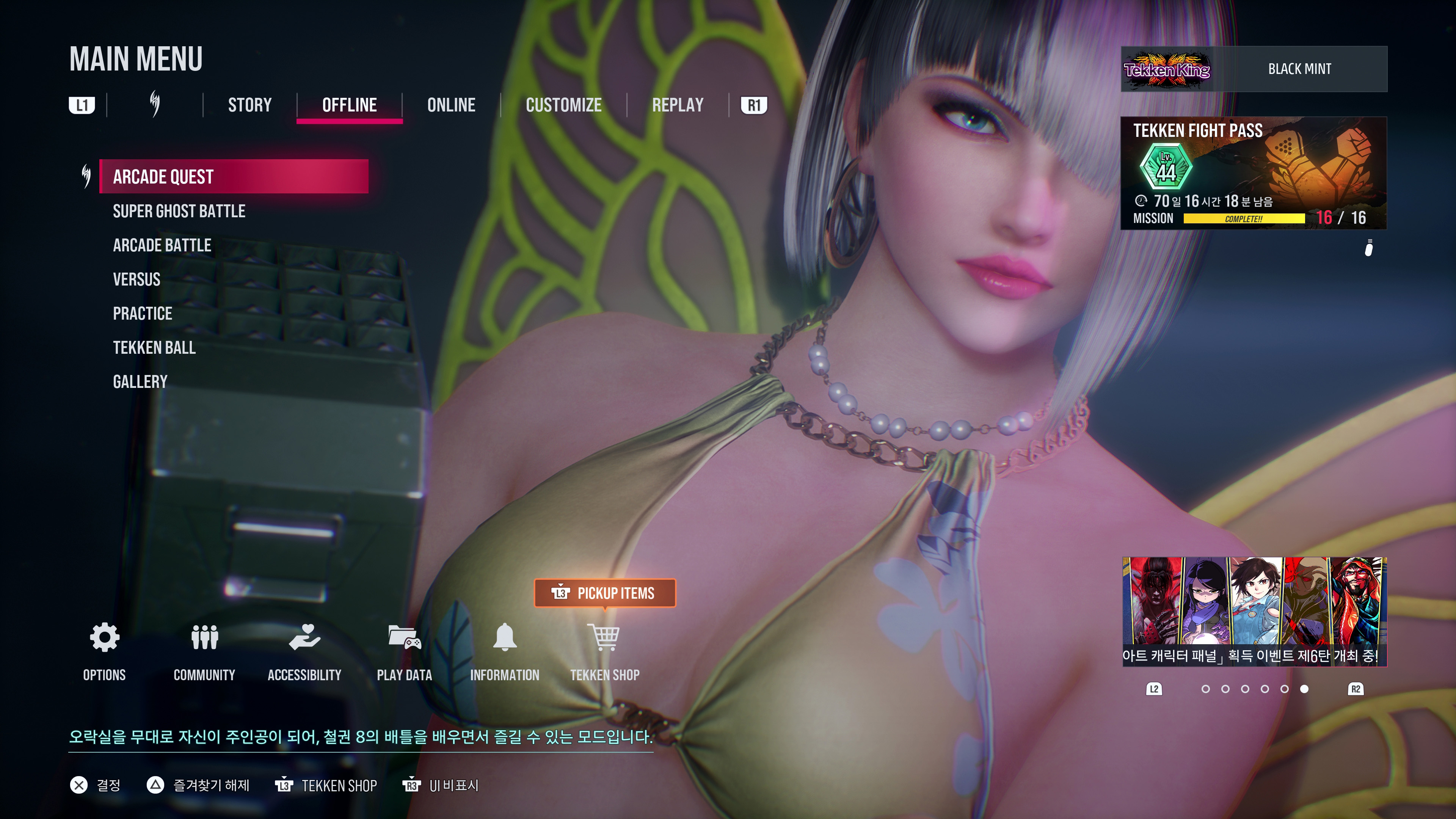Open the Accessibility icon
The image size is (1456, 819).
coord(304,639)
